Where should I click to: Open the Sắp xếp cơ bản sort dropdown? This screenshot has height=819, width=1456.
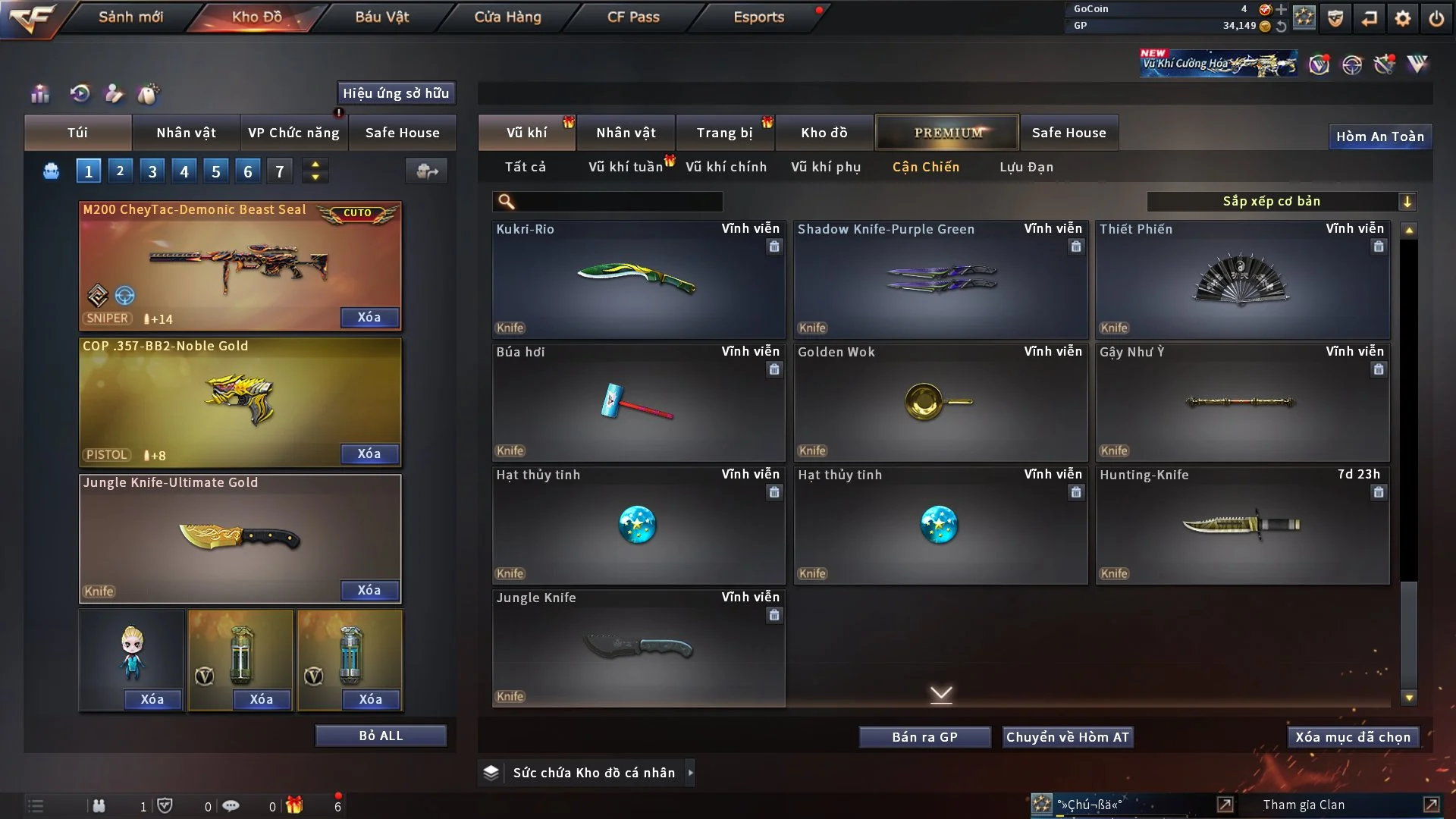click(x=1281, y=201)
